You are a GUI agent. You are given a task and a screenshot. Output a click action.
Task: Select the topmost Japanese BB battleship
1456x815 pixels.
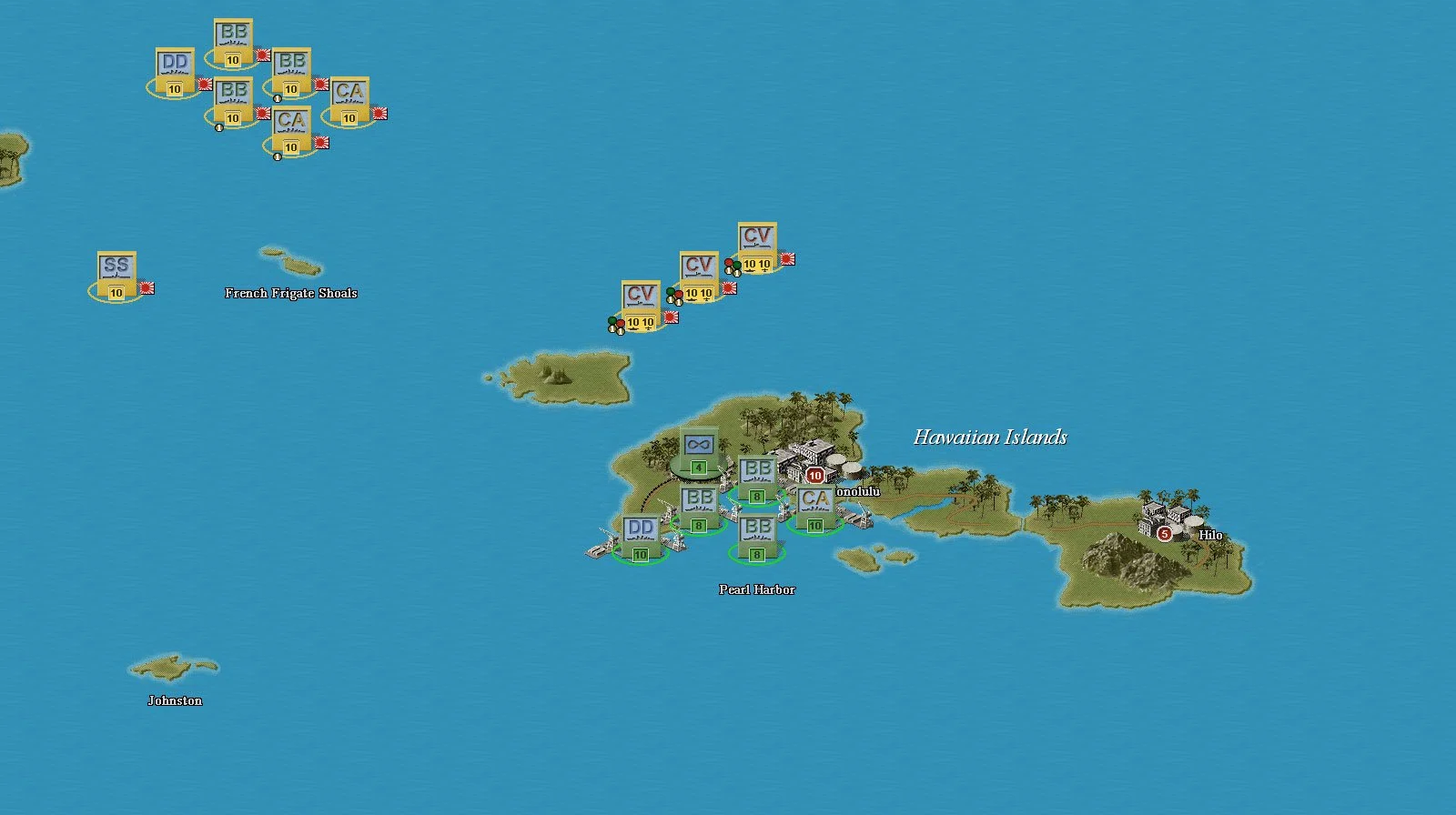click(x=235, y=41)
